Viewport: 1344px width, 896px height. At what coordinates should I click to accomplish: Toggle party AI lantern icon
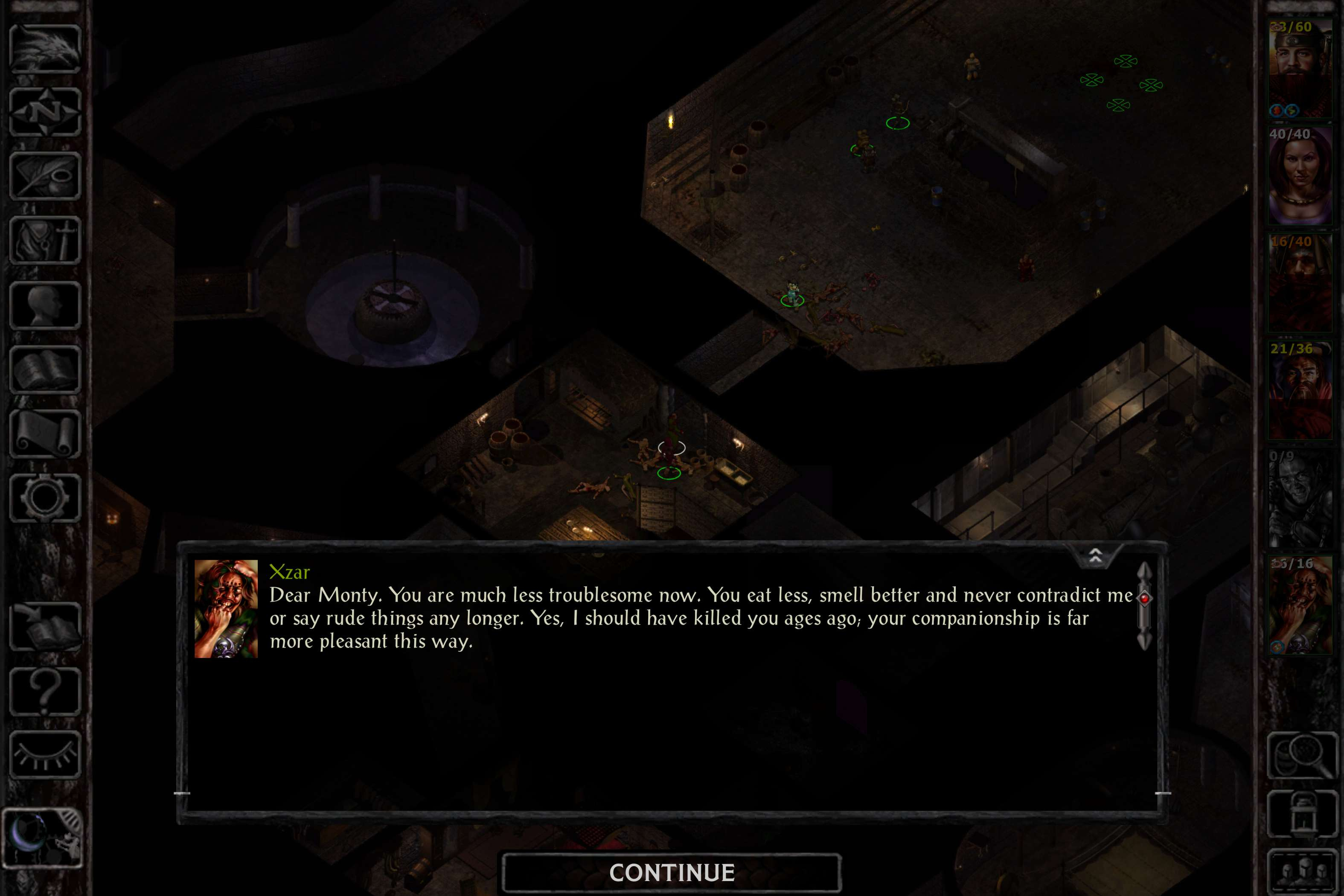(x=1302, y=814)
